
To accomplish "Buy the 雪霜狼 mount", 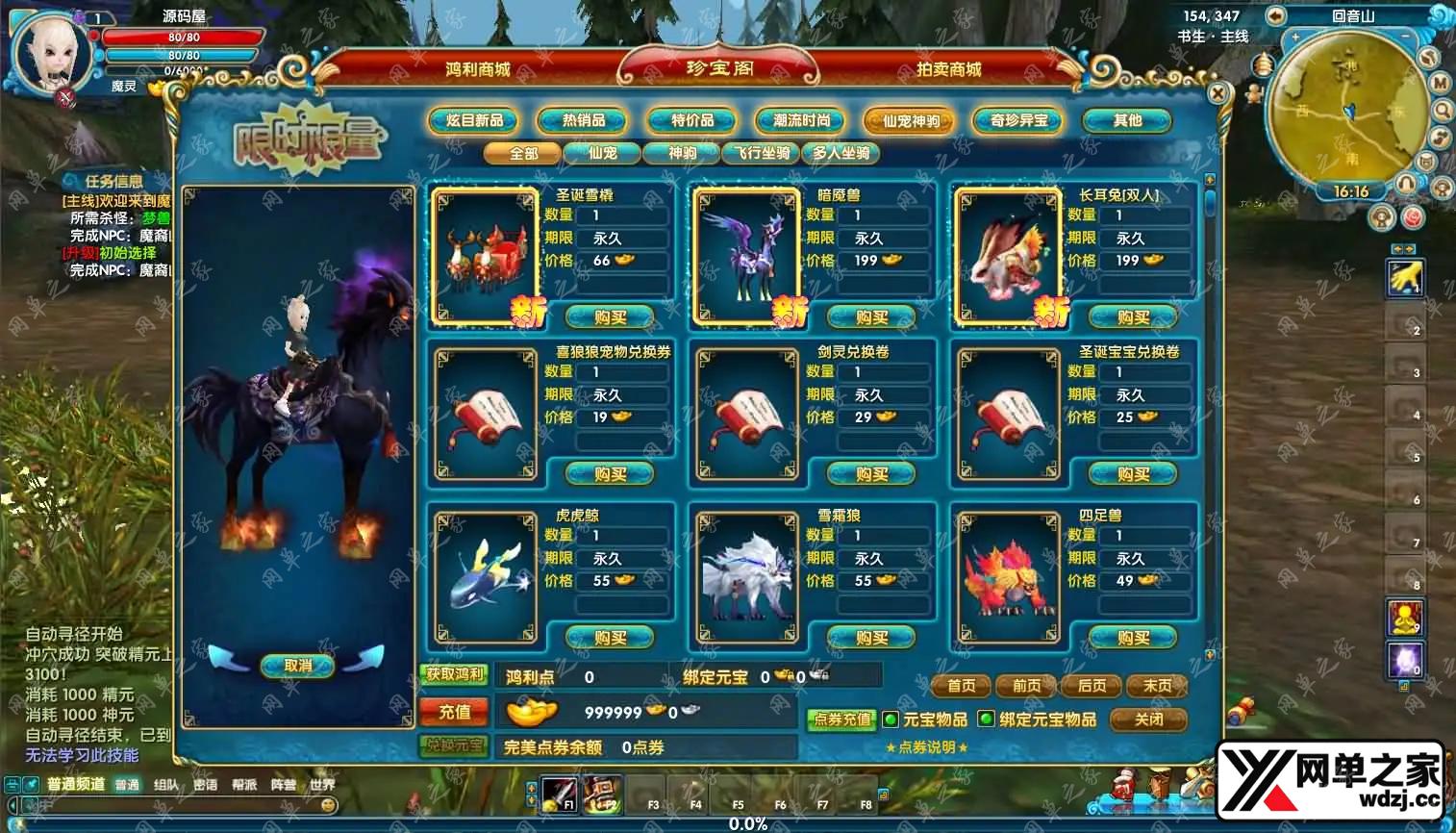I will coord(871,638).
